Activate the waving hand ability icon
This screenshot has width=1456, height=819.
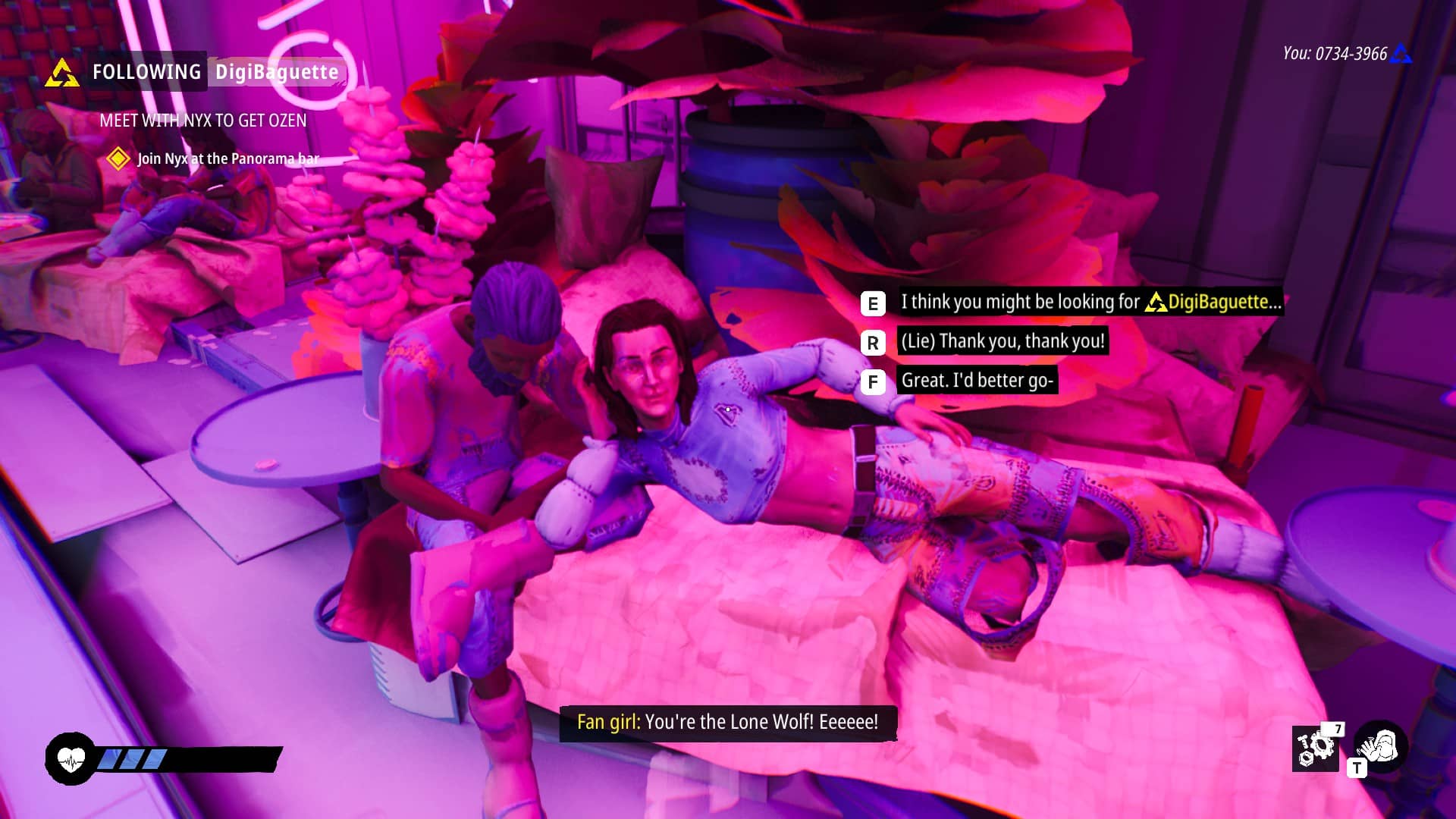1381,746
